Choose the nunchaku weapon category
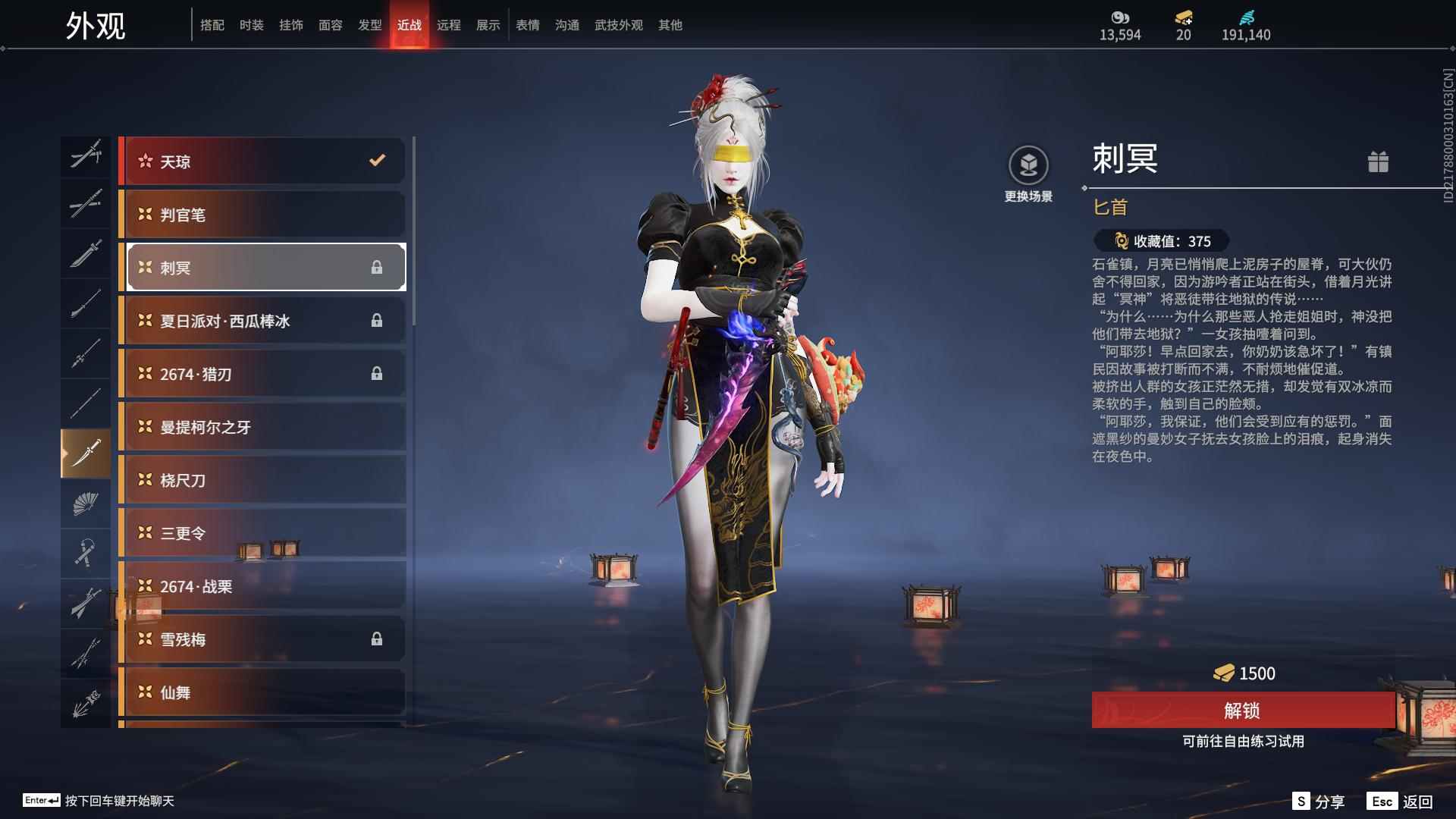 pyautogui.click(x=86, y=553)
